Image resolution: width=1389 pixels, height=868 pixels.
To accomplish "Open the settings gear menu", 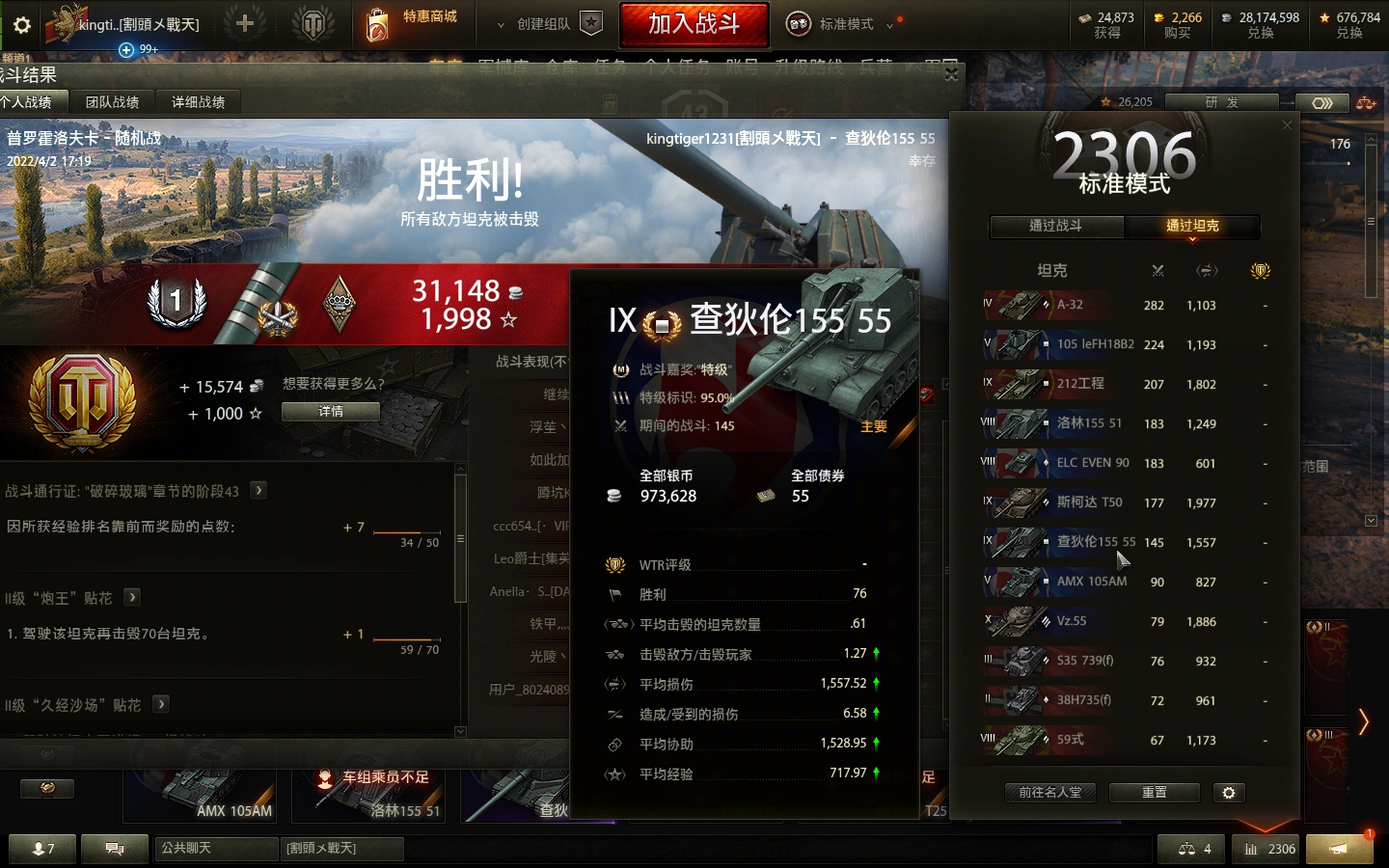I will pyautogui.click(x=22, y=25).
